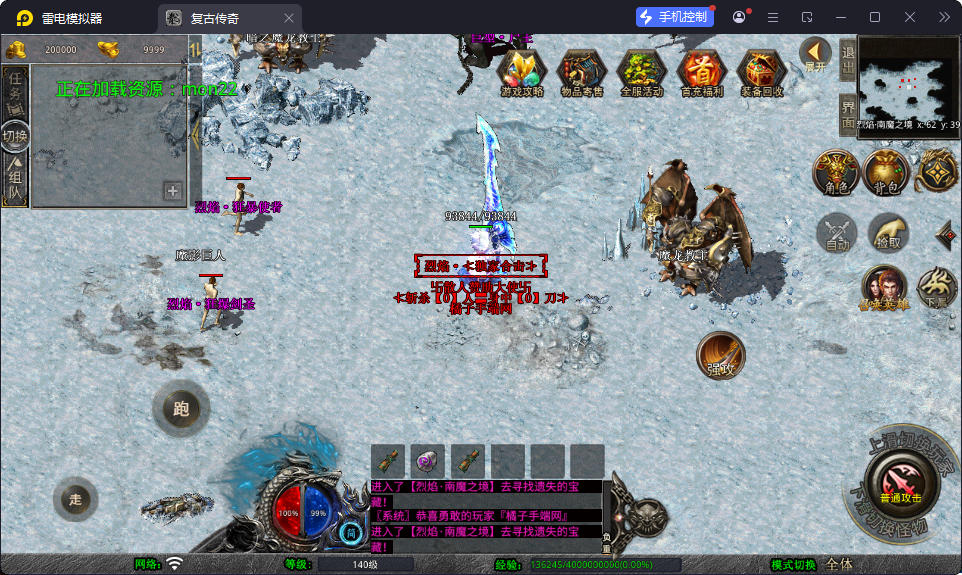The height and width of the screenshot is (575, 962).
Task: Tap the 拾取 pickup button
Action: coord(888,233)
